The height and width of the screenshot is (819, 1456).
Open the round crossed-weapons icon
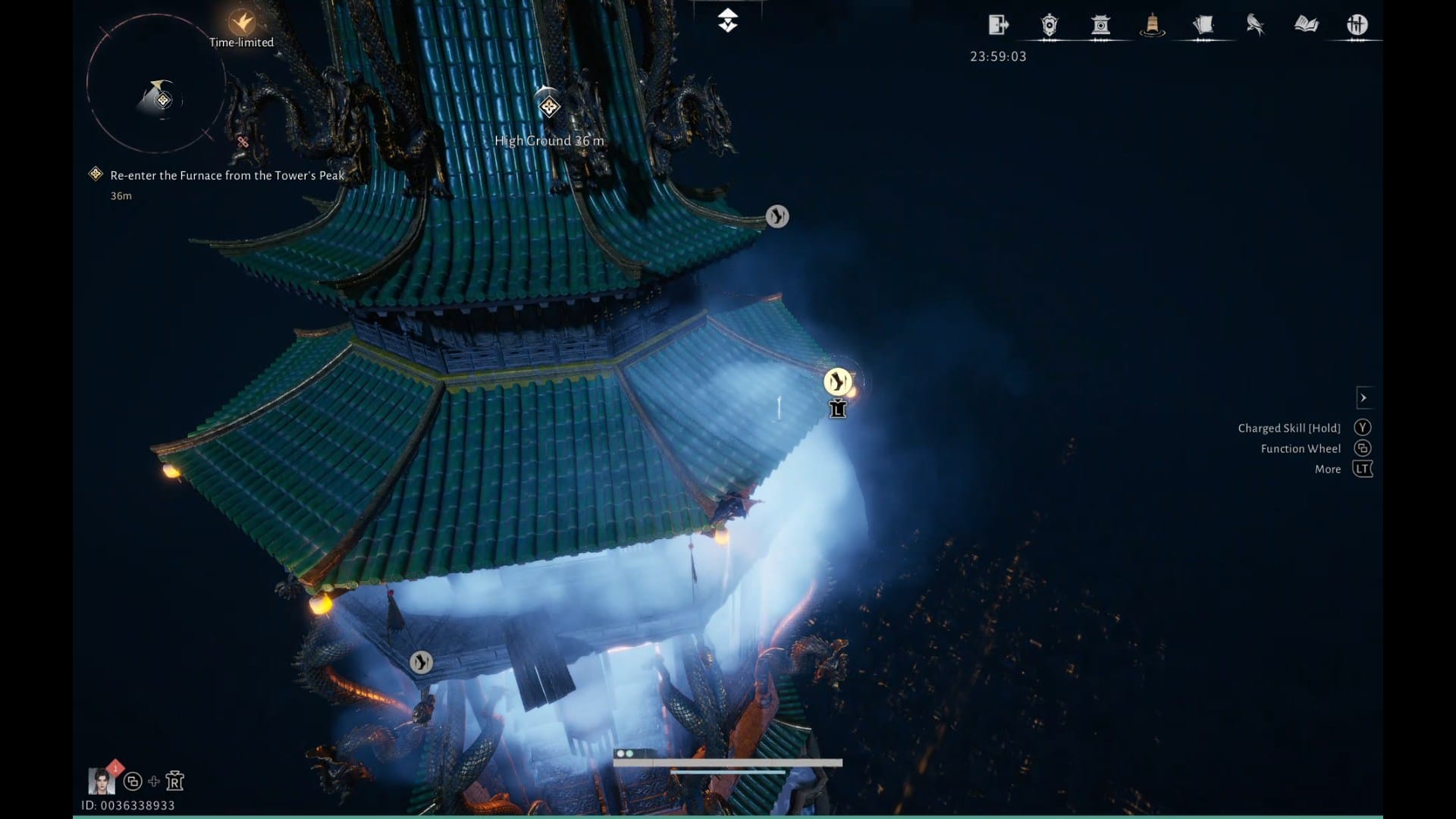pyautogui.click(x=1357, y=25)
